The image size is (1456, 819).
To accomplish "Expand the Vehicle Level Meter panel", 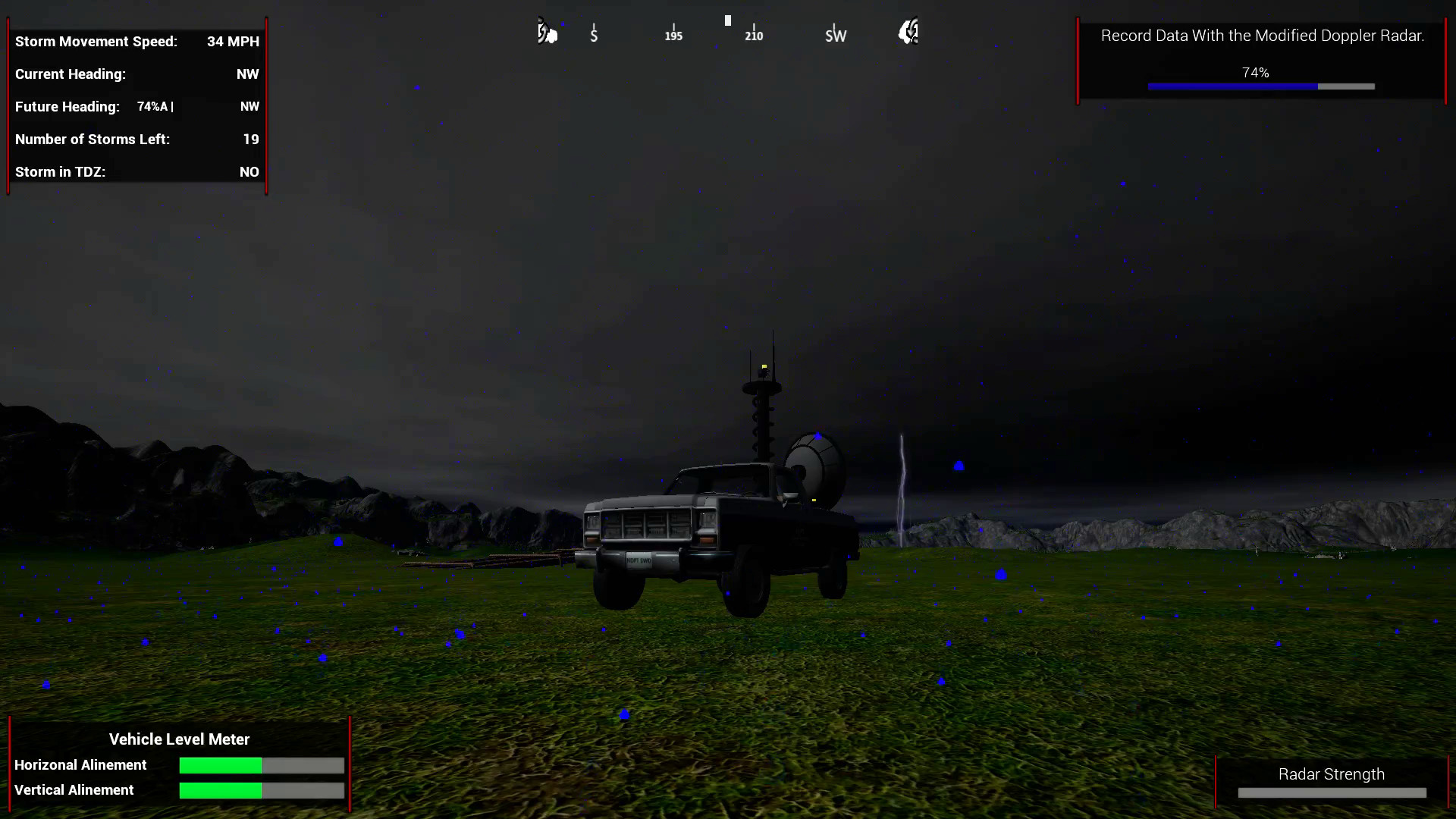I will tap(179, 739).
